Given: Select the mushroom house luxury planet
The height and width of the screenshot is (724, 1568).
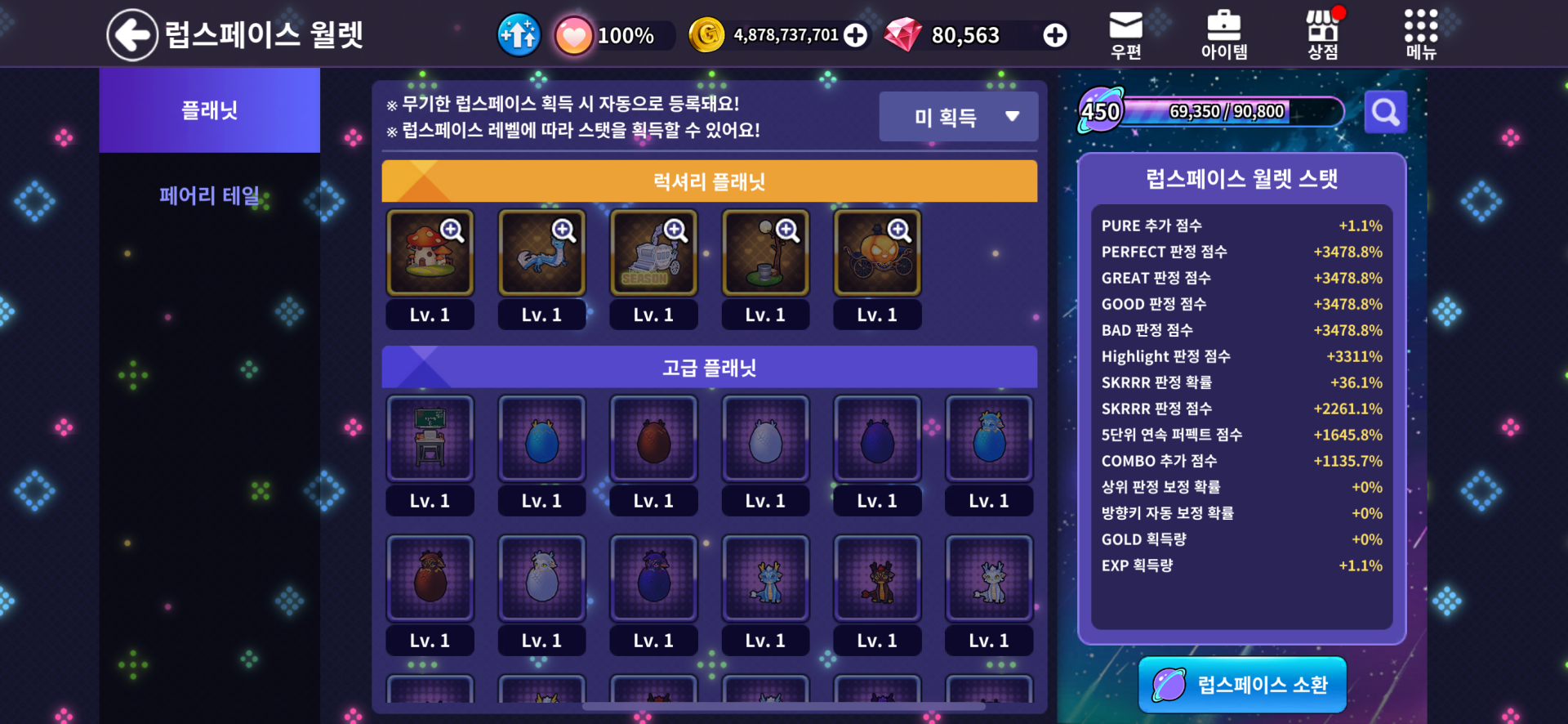Looking at the screenshot, I should click(x=430, y=253).
